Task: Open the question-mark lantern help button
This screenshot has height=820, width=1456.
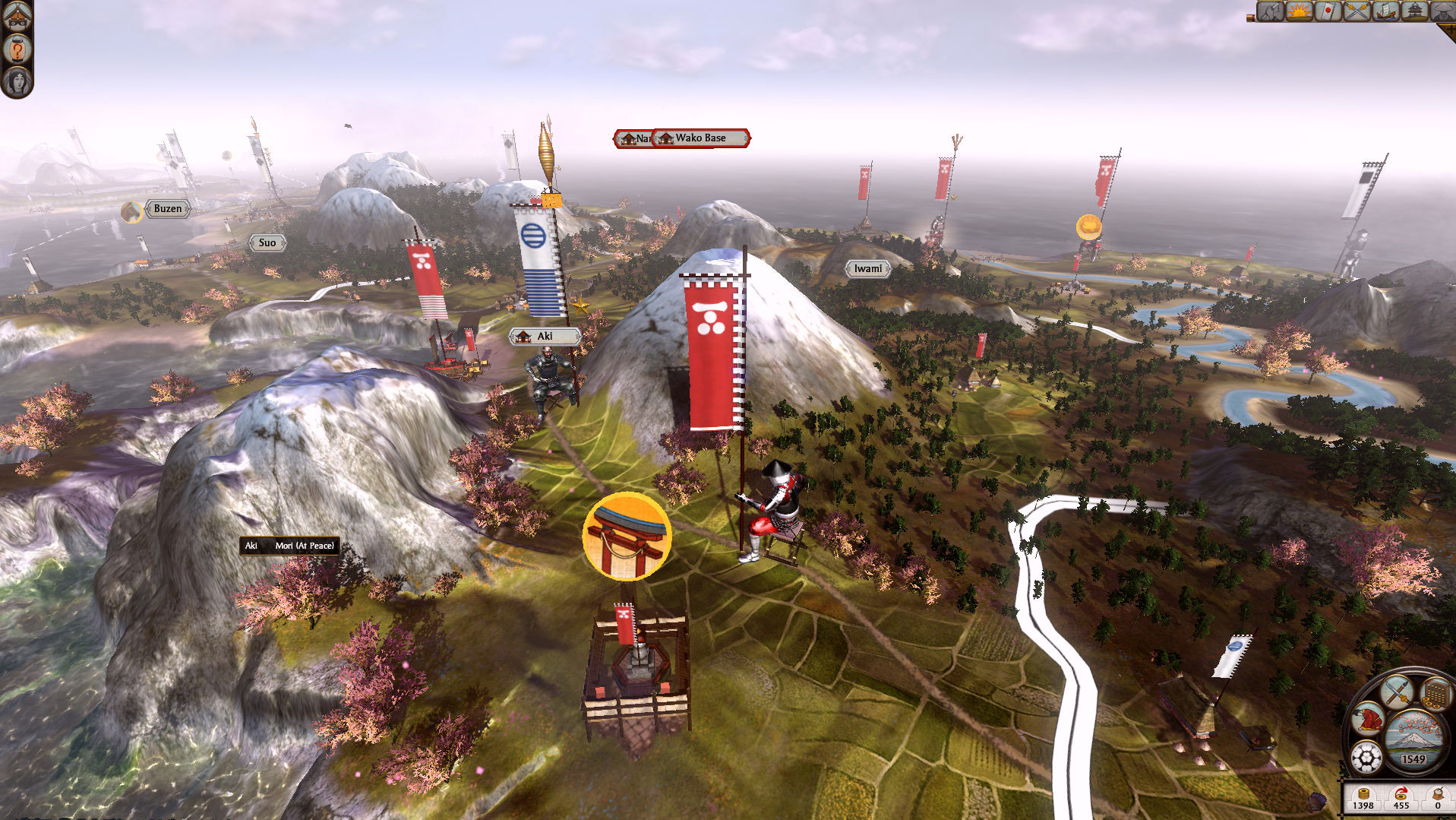Action: pyautogui.click(x=17, y=49)
